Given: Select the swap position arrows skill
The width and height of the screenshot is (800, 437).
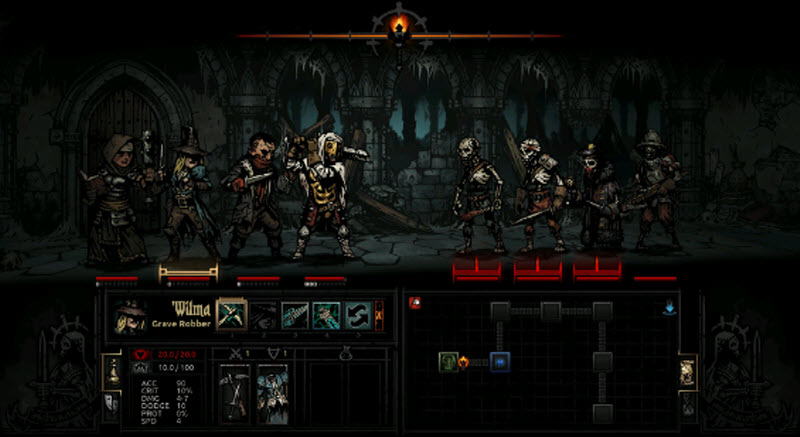Looking at the screenshot, I should pyautogui.click(x=357, y=315).
